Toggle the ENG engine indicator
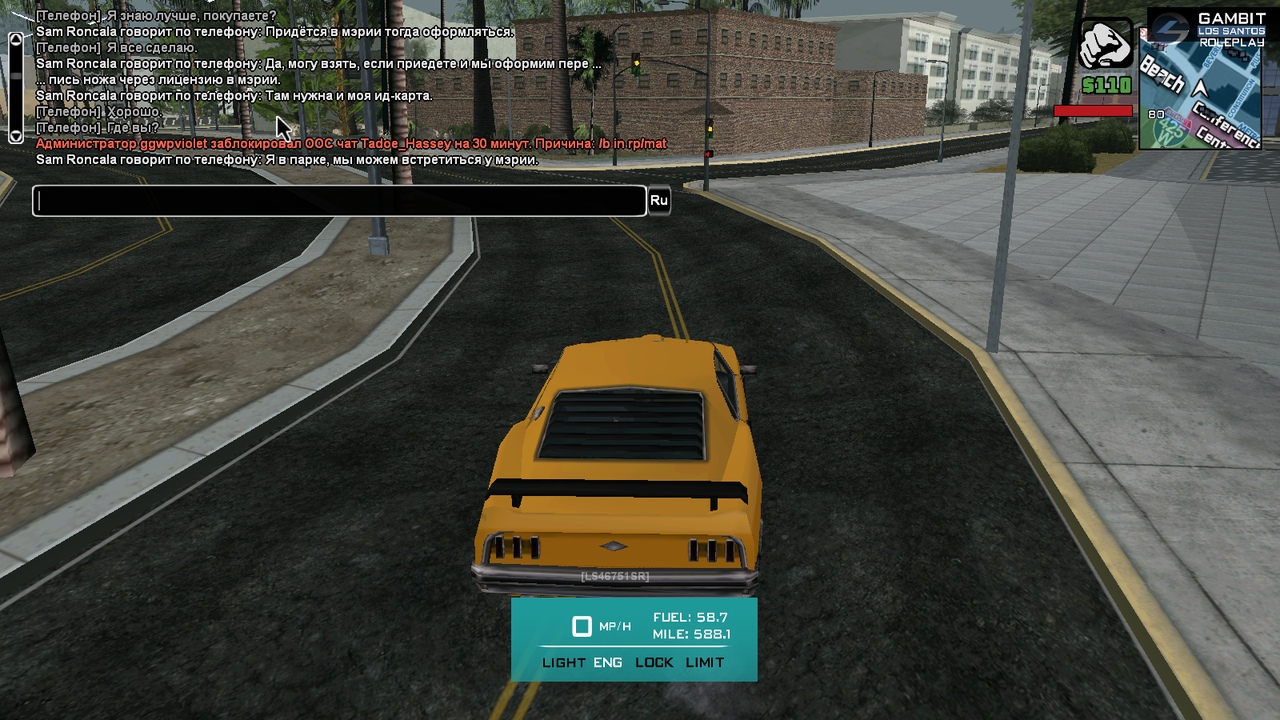The image size is (1280, 720). [607, 663]
